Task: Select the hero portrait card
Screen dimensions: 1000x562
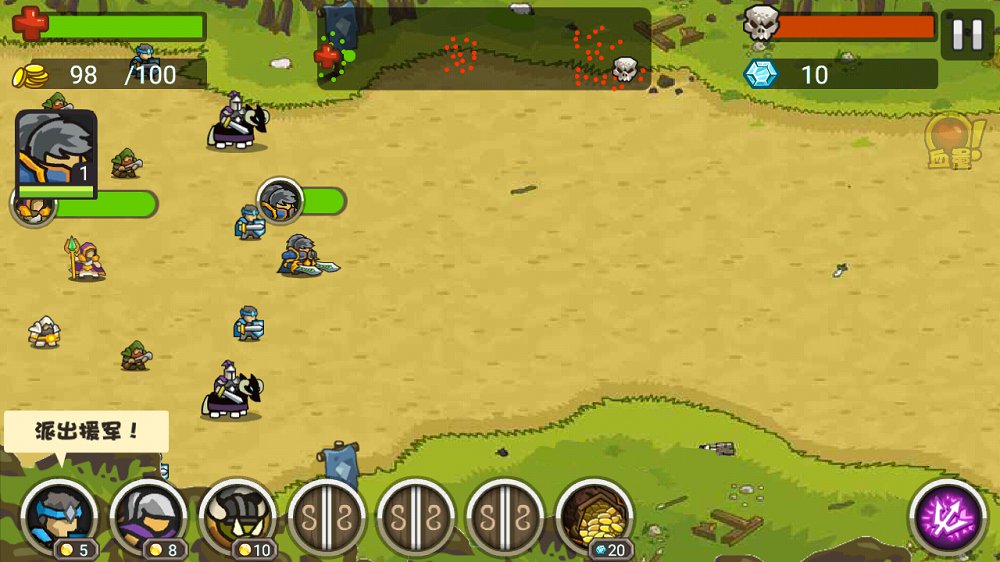Action: point(56,152)
